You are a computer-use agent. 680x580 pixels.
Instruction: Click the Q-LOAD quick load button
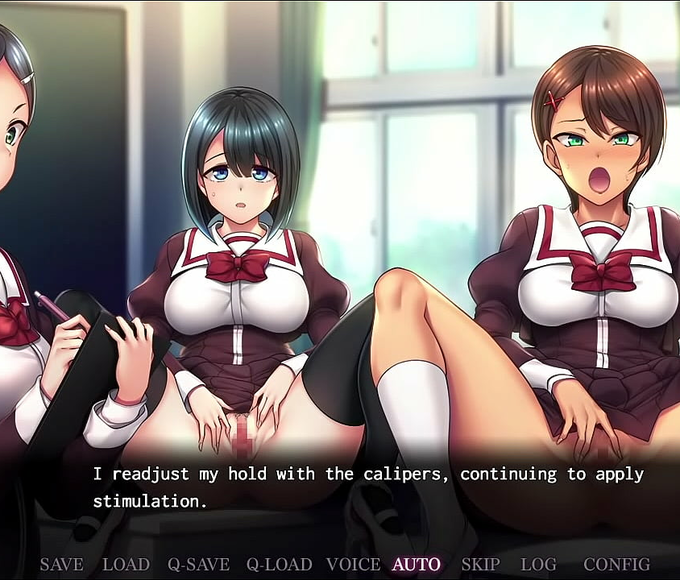click(279, 565)
